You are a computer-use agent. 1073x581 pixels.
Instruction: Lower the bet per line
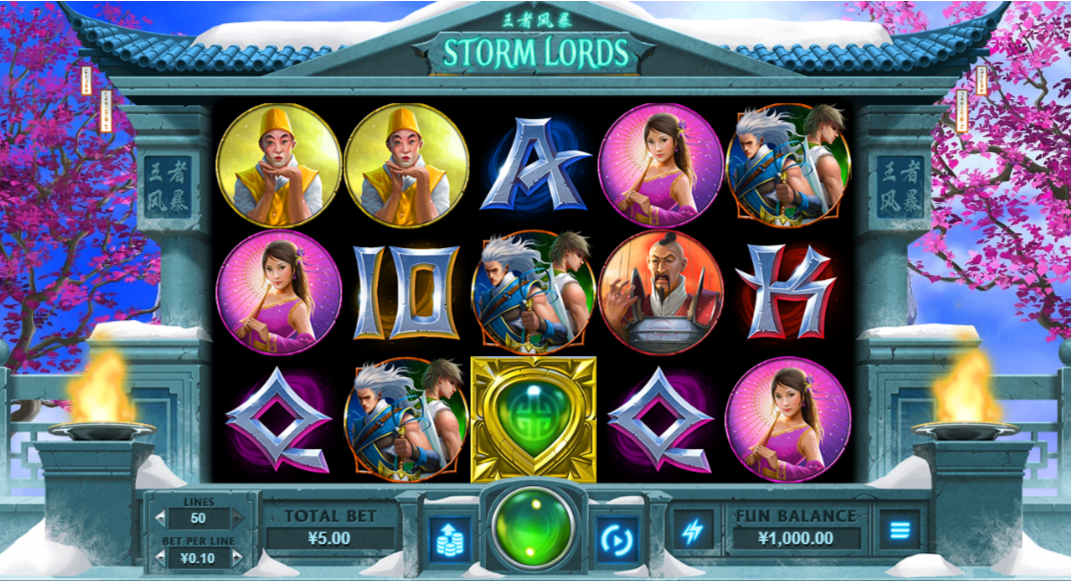(162, 559)
